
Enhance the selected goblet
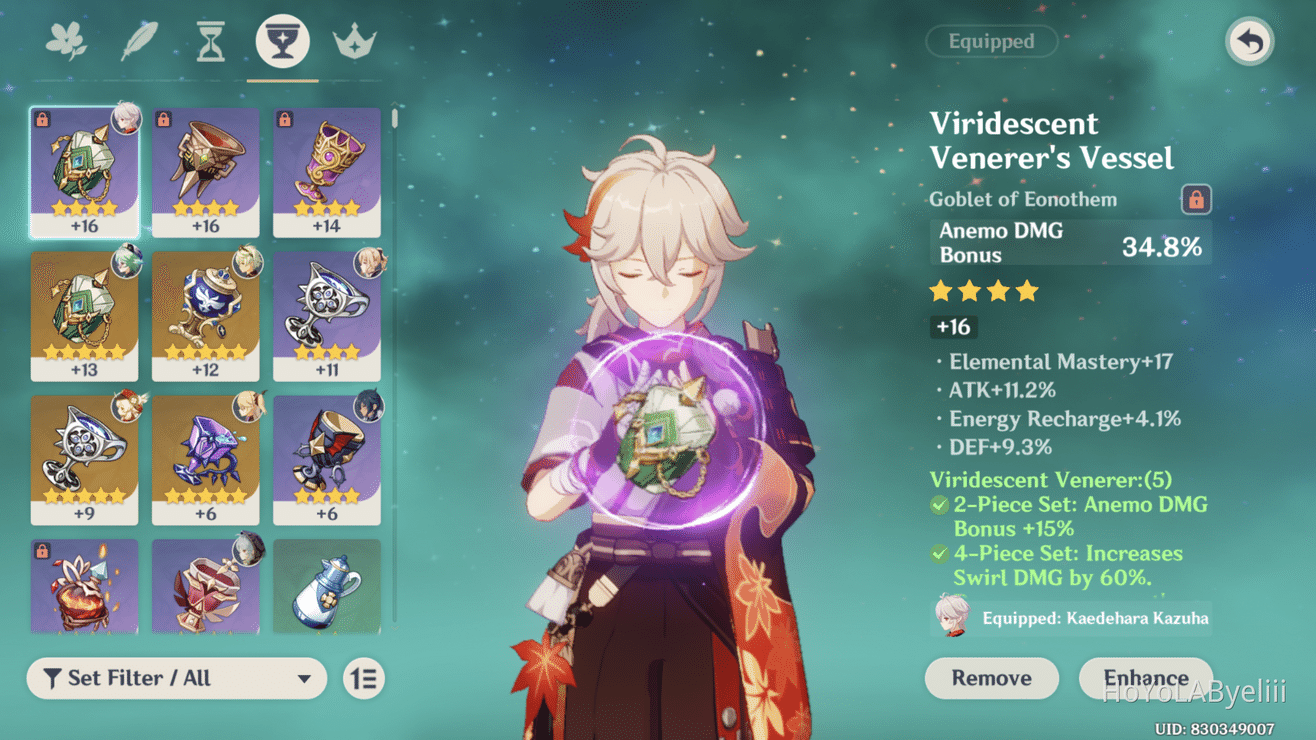[1145, 678]
